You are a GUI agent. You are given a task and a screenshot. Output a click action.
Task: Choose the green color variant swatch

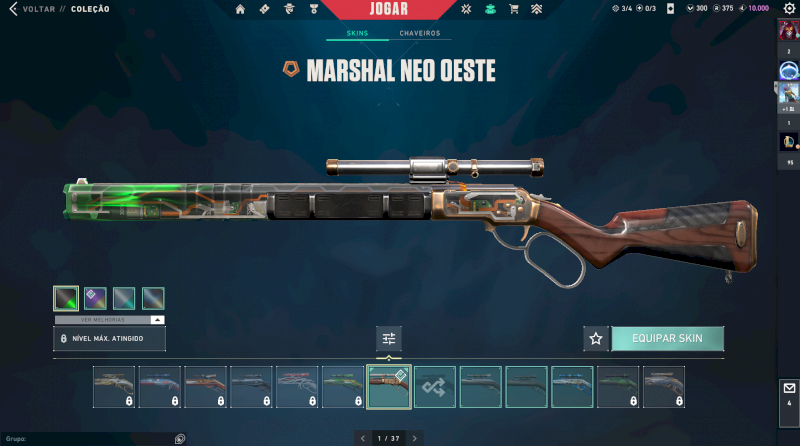tap(66, 297)
